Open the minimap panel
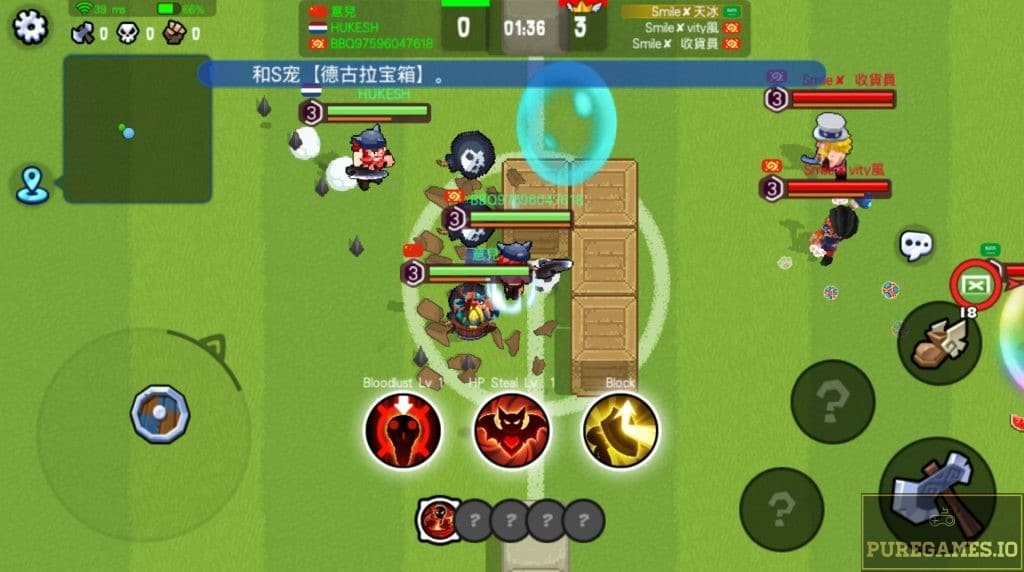The image size is (1024, 572). coord(138,129)
